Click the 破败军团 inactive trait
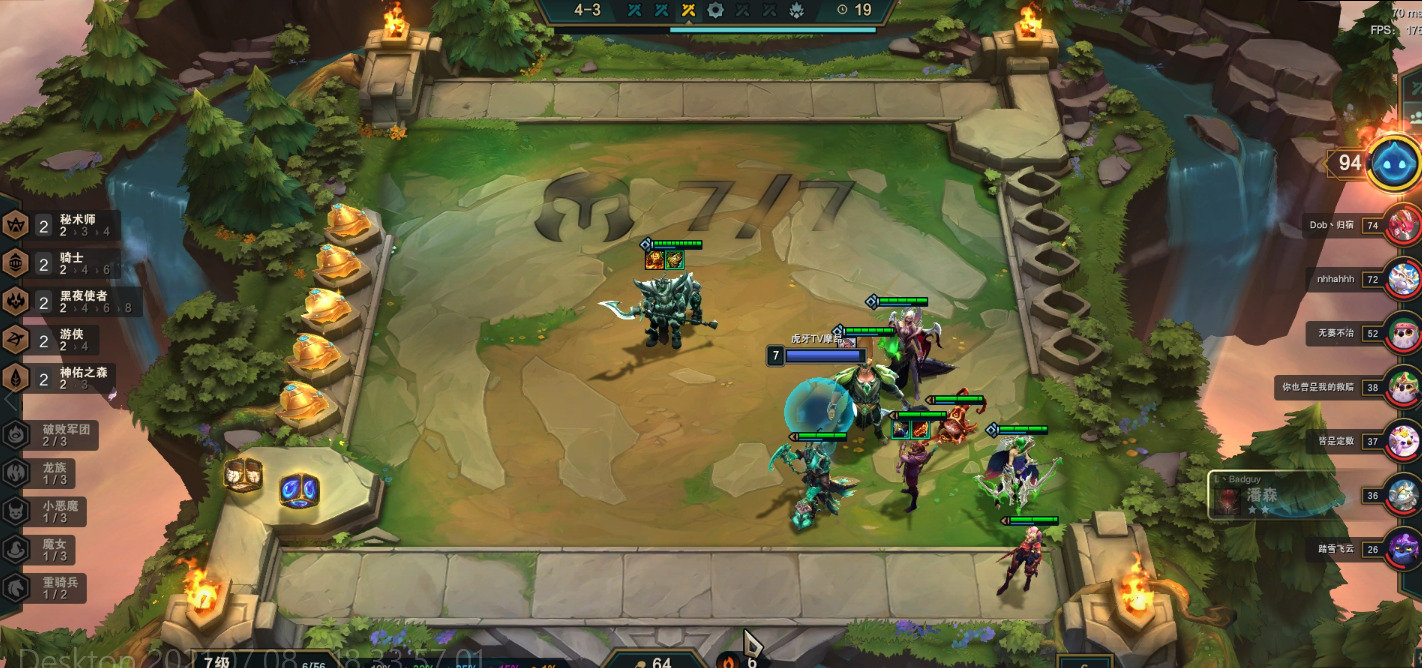Screen dimensions: 1422x668 point(55,435)
